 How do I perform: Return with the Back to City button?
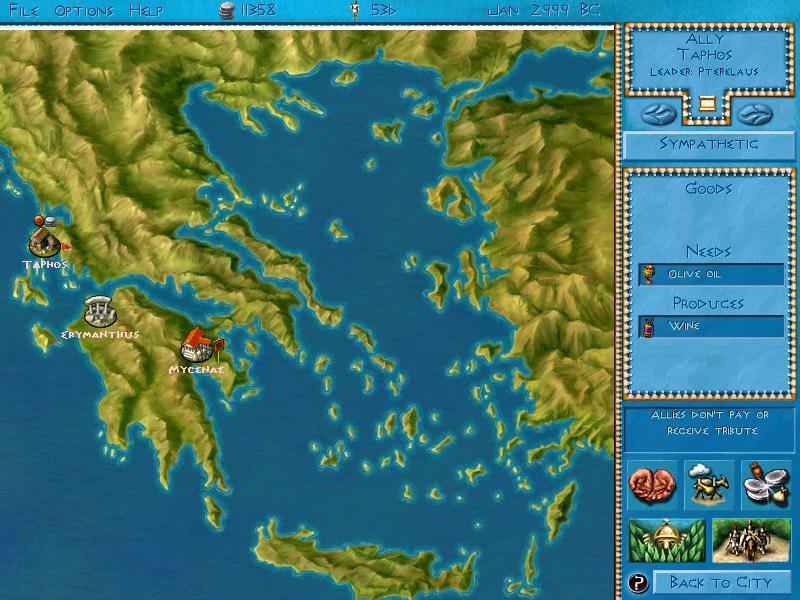[722, 582]
